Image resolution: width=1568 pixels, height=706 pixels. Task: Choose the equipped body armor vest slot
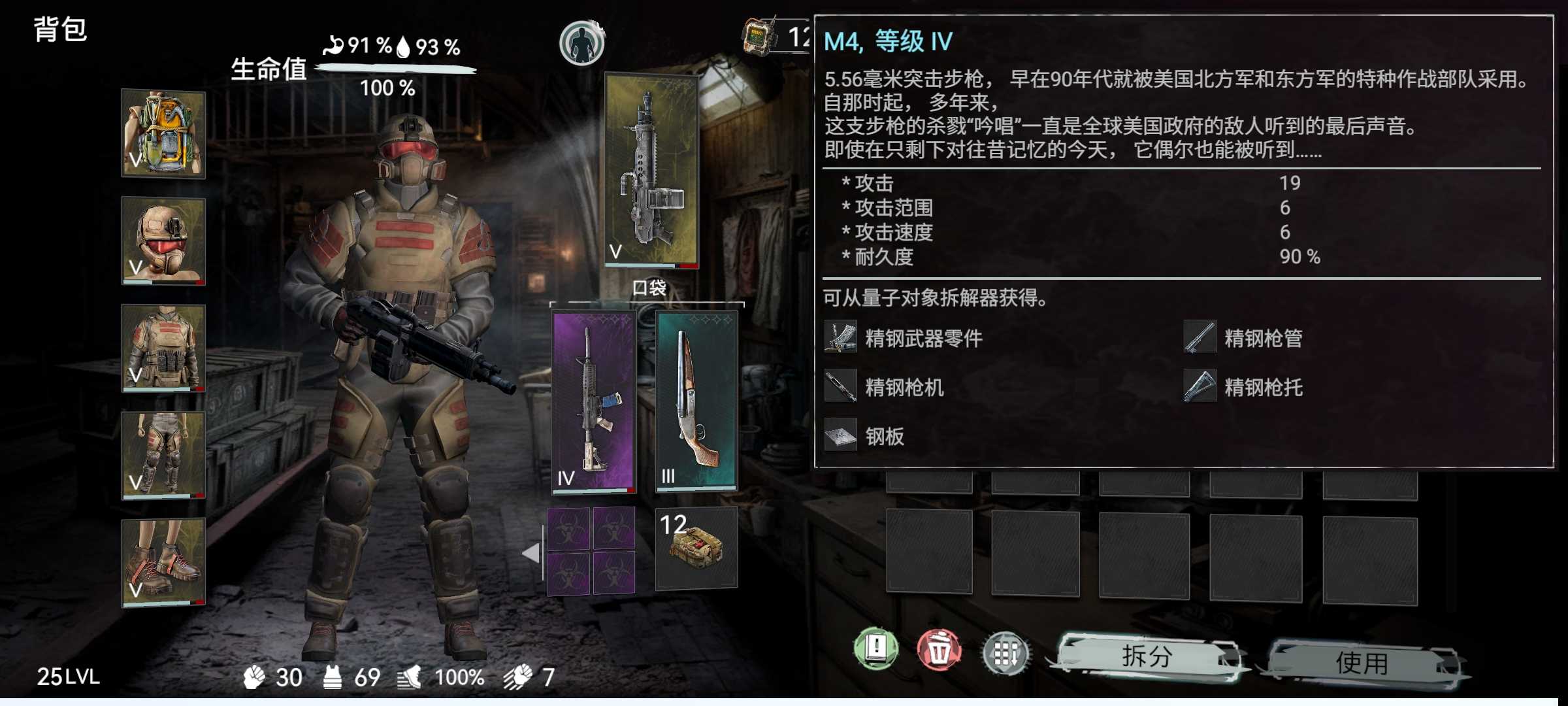[x=163, y=348]
